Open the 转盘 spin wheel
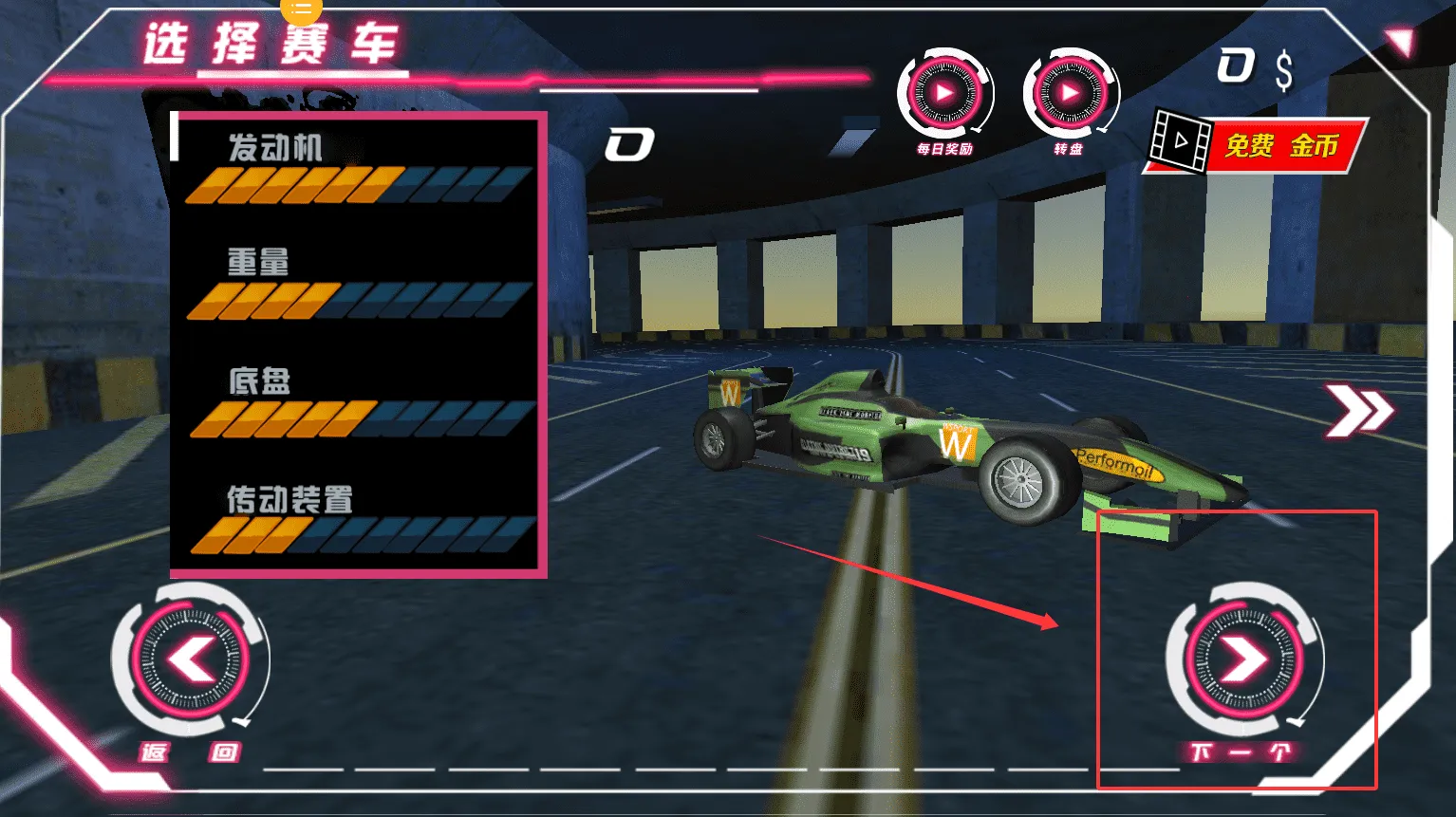The width and height of the screenshot is (1456, 817). click(x=1070, y=95)
